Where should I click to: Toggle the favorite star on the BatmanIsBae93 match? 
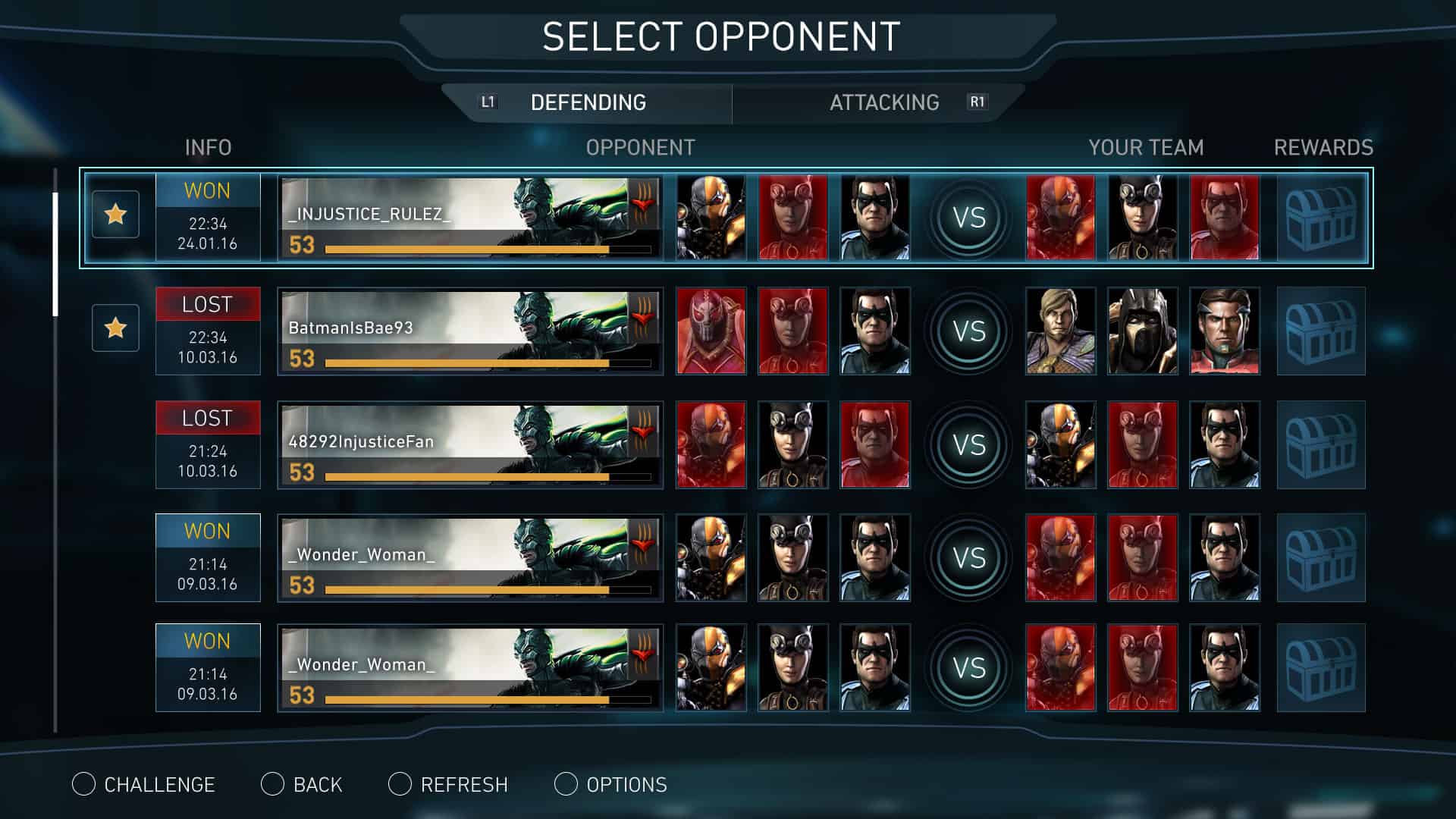click(x=115, y=328)
